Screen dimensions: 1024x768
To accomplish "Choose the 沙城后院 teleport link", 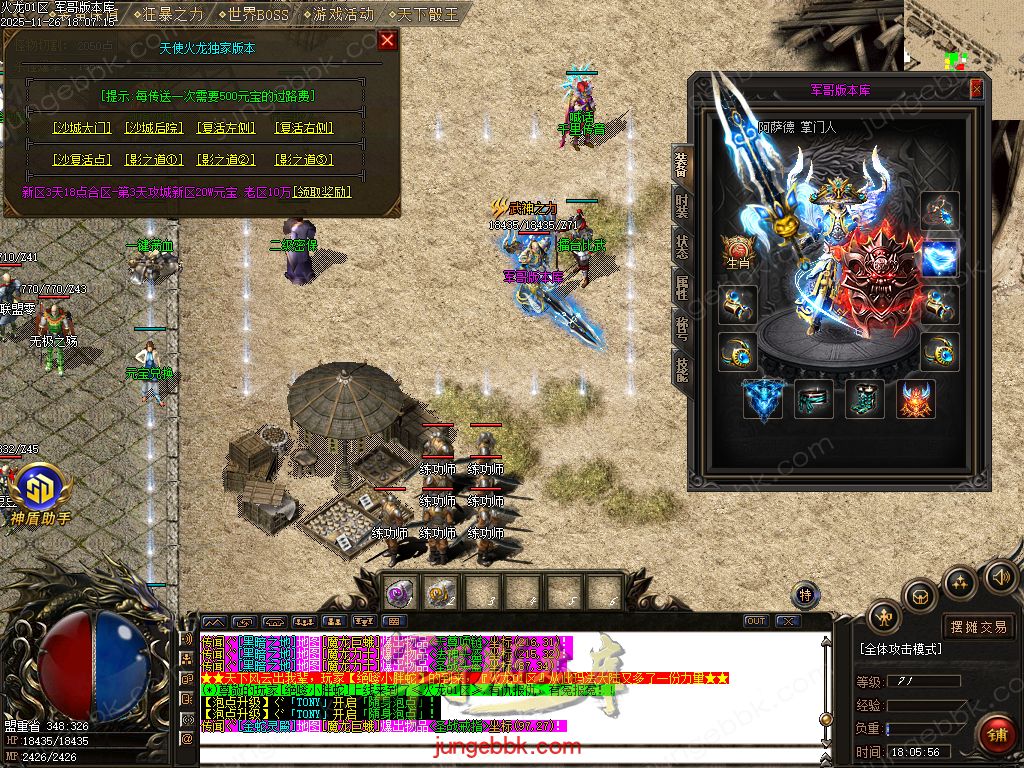I will coord(154,128).
